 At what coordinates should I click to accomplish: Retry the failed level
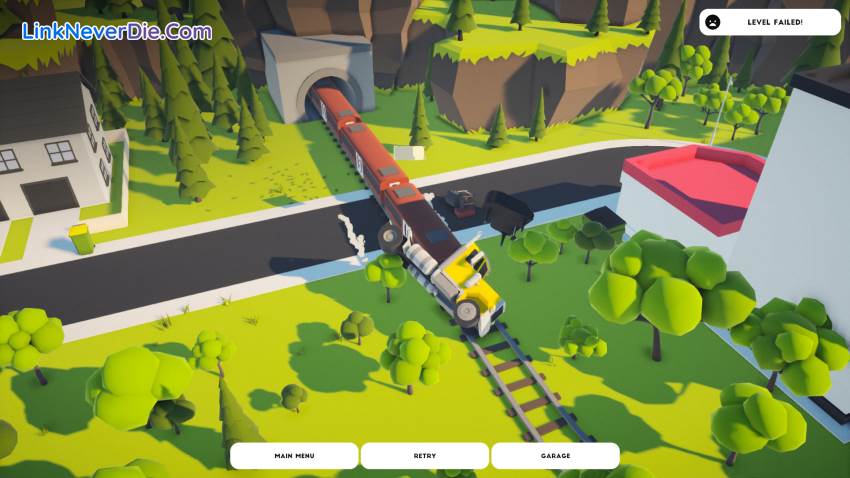425,456
